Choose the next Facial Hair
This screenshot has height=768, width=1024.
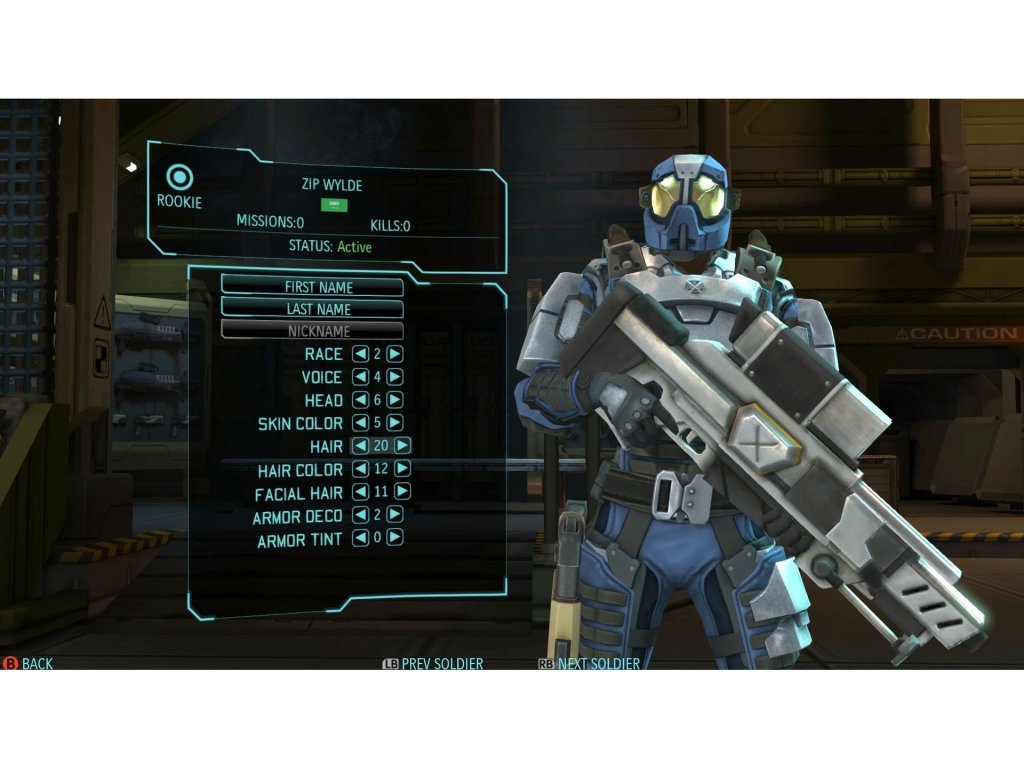click(x=403, y=492)
